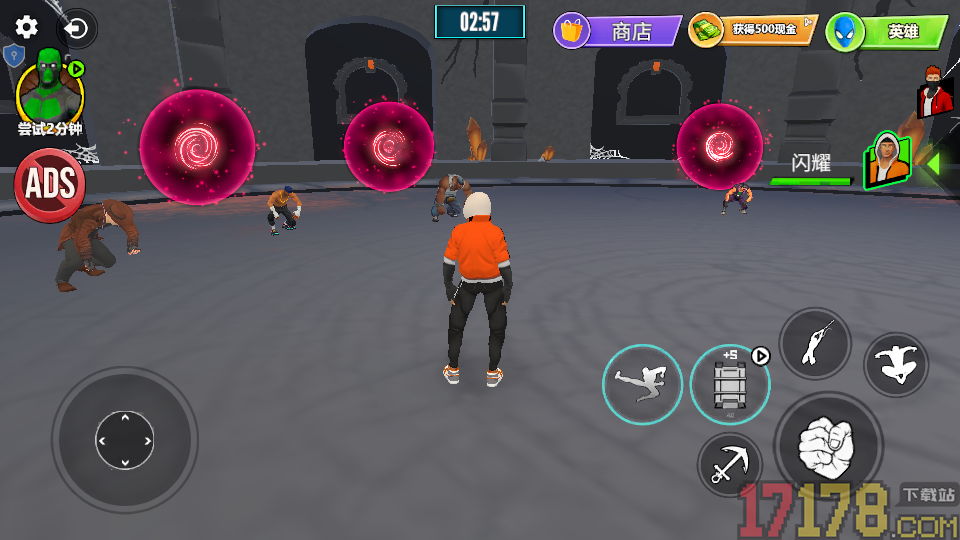
Task: Use the +5 armor vest ad item
Action: pos(729,384)
